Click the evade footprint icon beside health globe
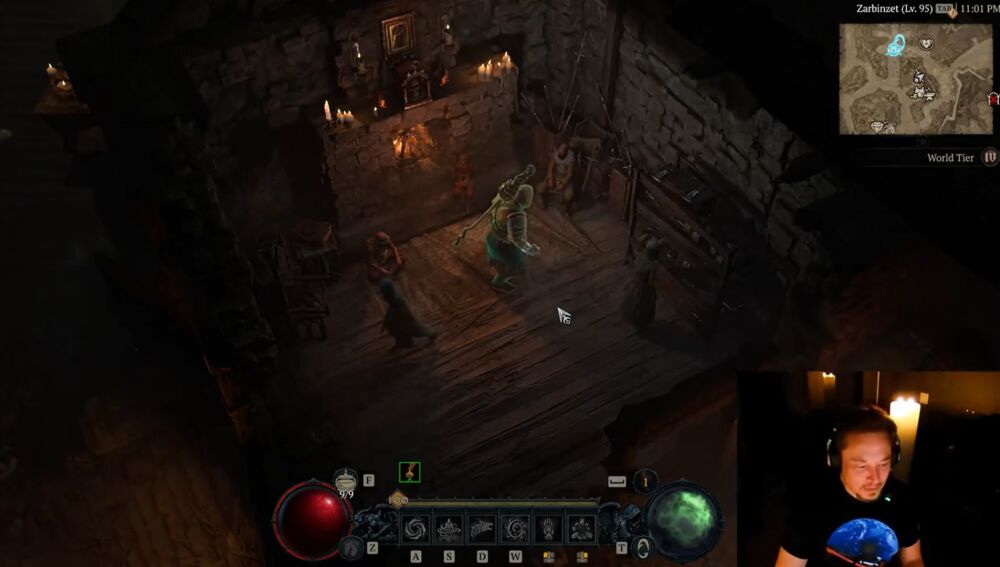1000x567 pixels. click(x=349, y=547)
